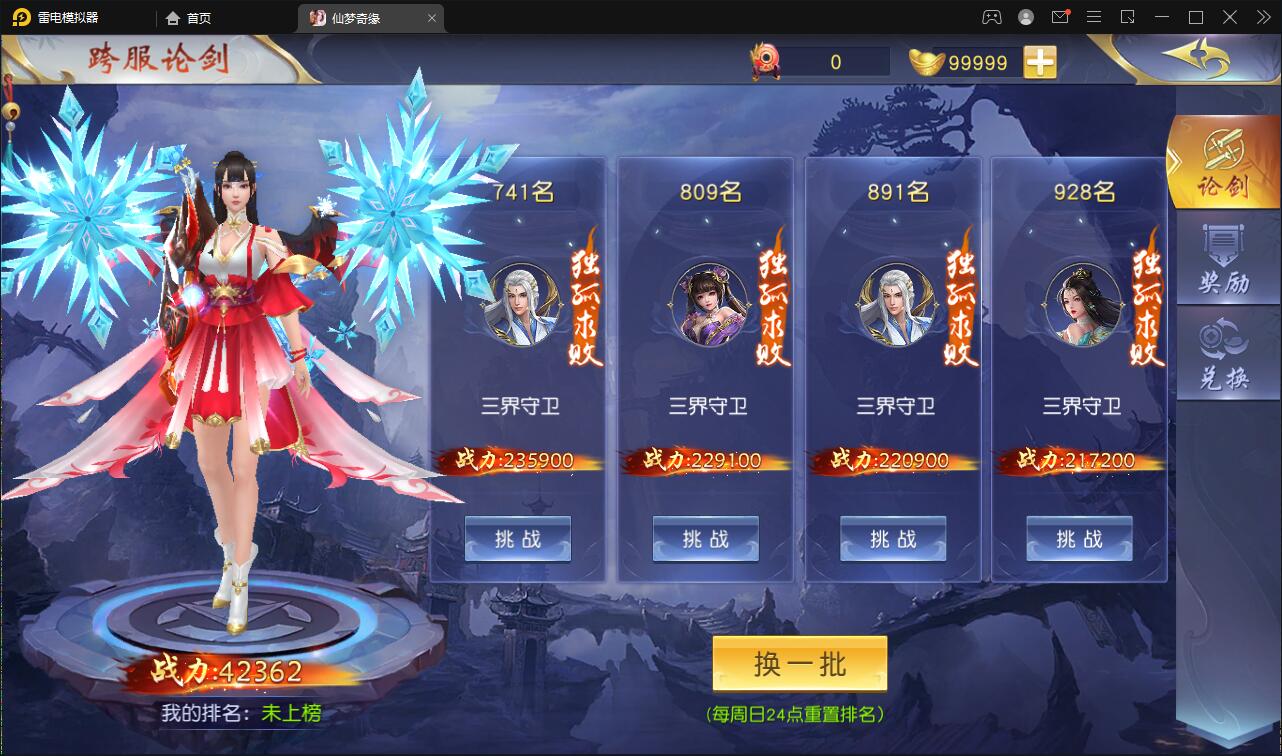
Task: Open the 论剑 crossed-swords sidebar panel
Action: [1227, 162]
